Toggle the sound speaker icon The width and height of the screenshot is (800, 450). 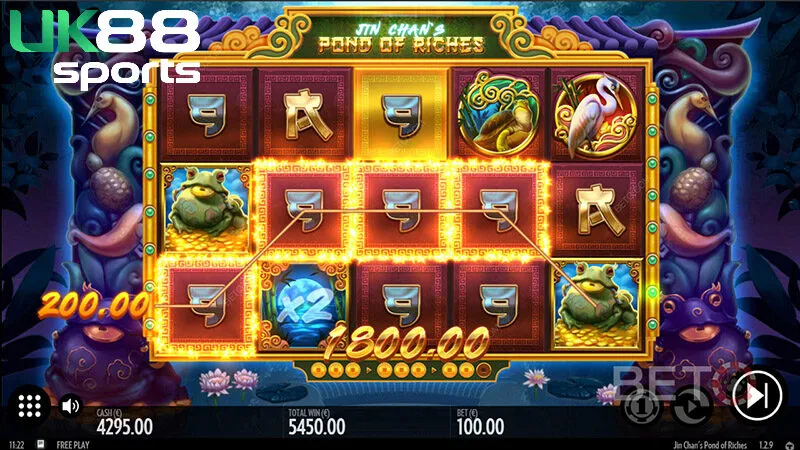(70, 406)
